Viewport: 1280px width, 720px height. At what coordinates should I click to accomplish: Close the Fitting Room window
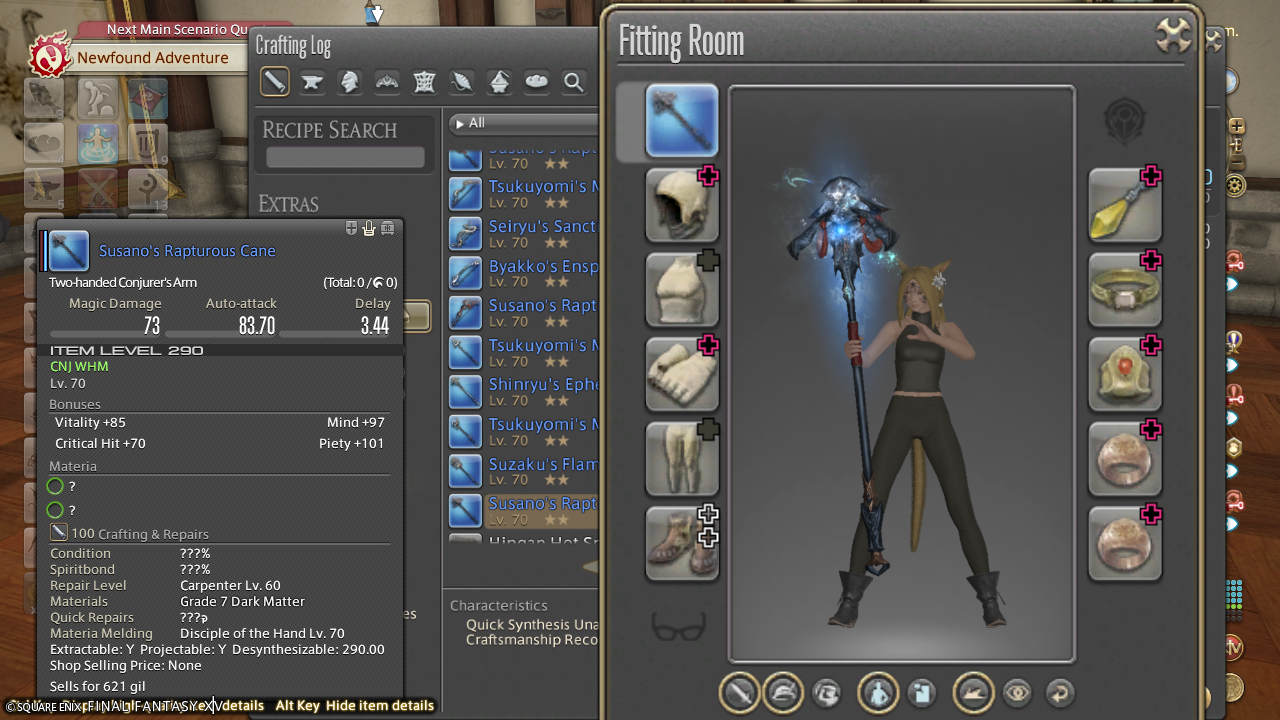point(1174,37)
